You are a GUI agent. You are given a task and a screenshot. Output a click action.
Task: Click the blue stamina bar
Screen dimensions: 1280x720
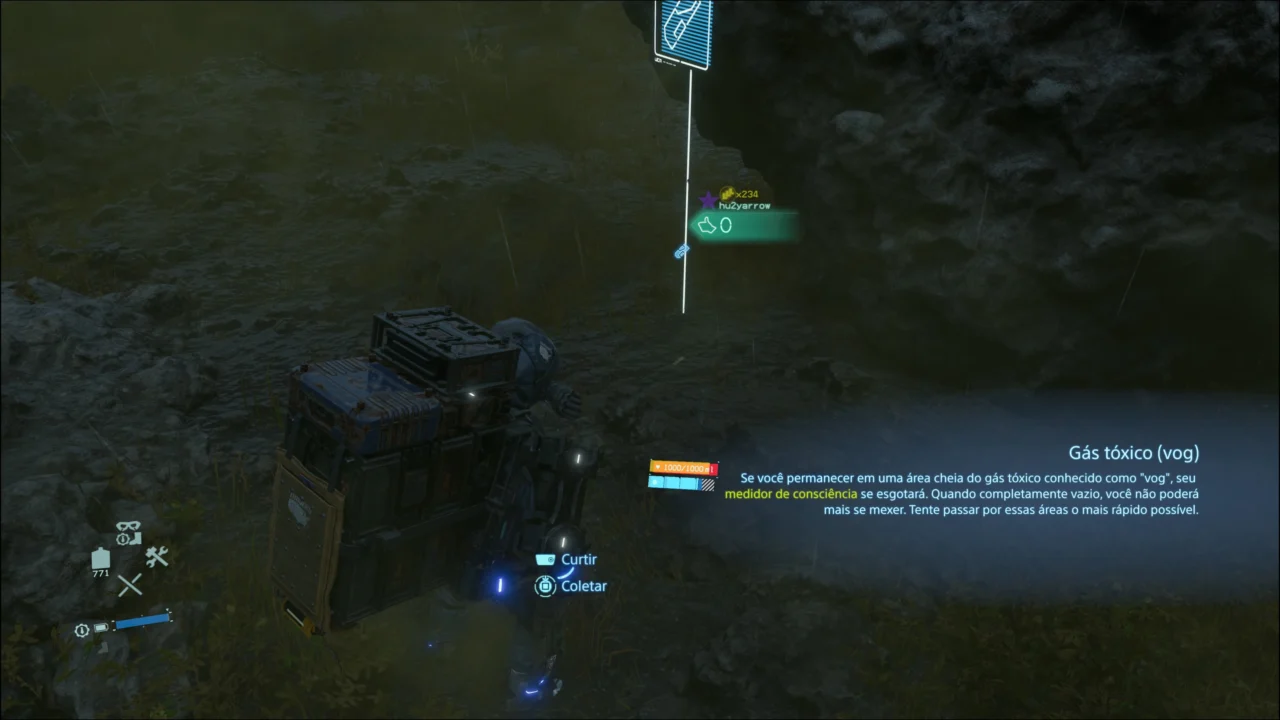click(x=140, y=623)
